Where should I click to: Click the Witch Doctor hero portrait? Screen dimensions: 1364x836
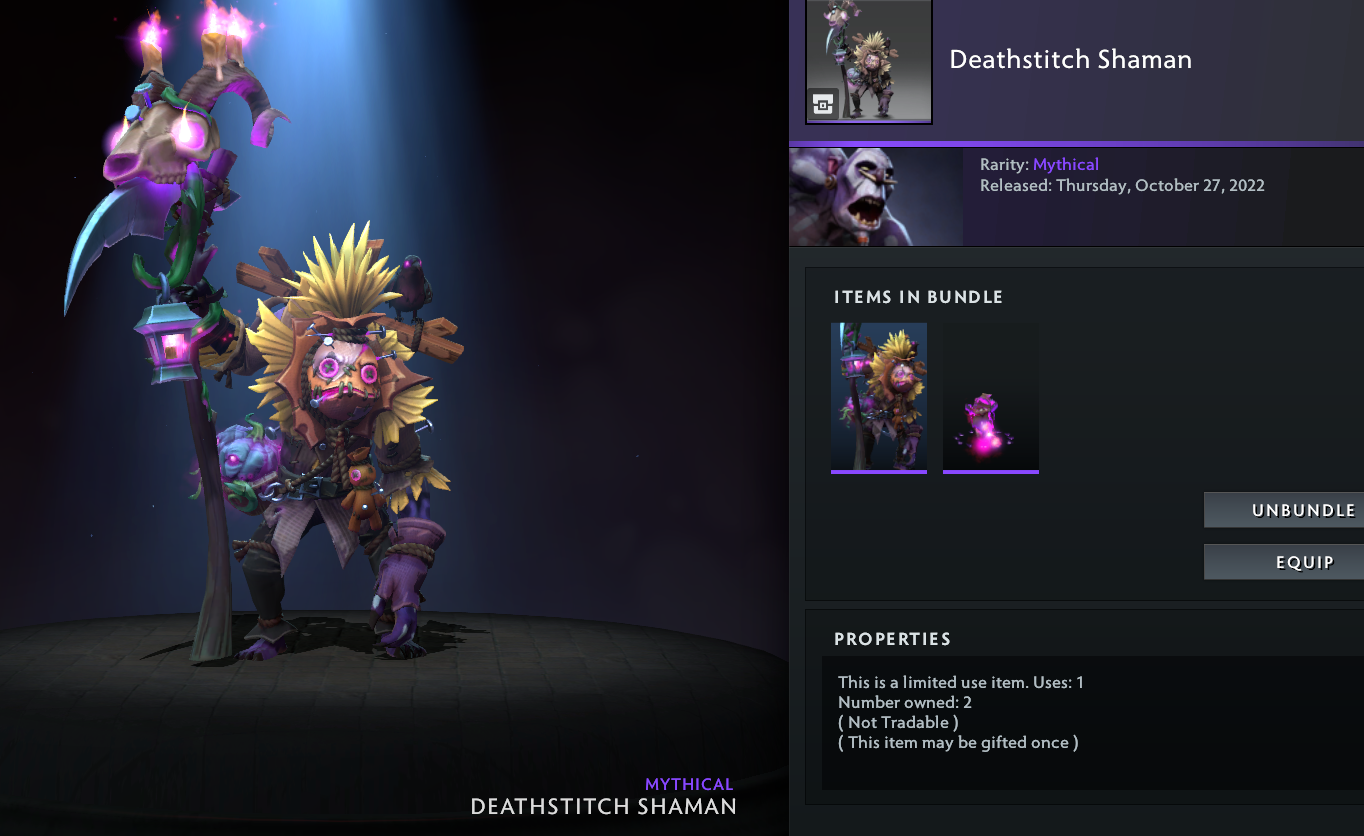pos(876,197)
